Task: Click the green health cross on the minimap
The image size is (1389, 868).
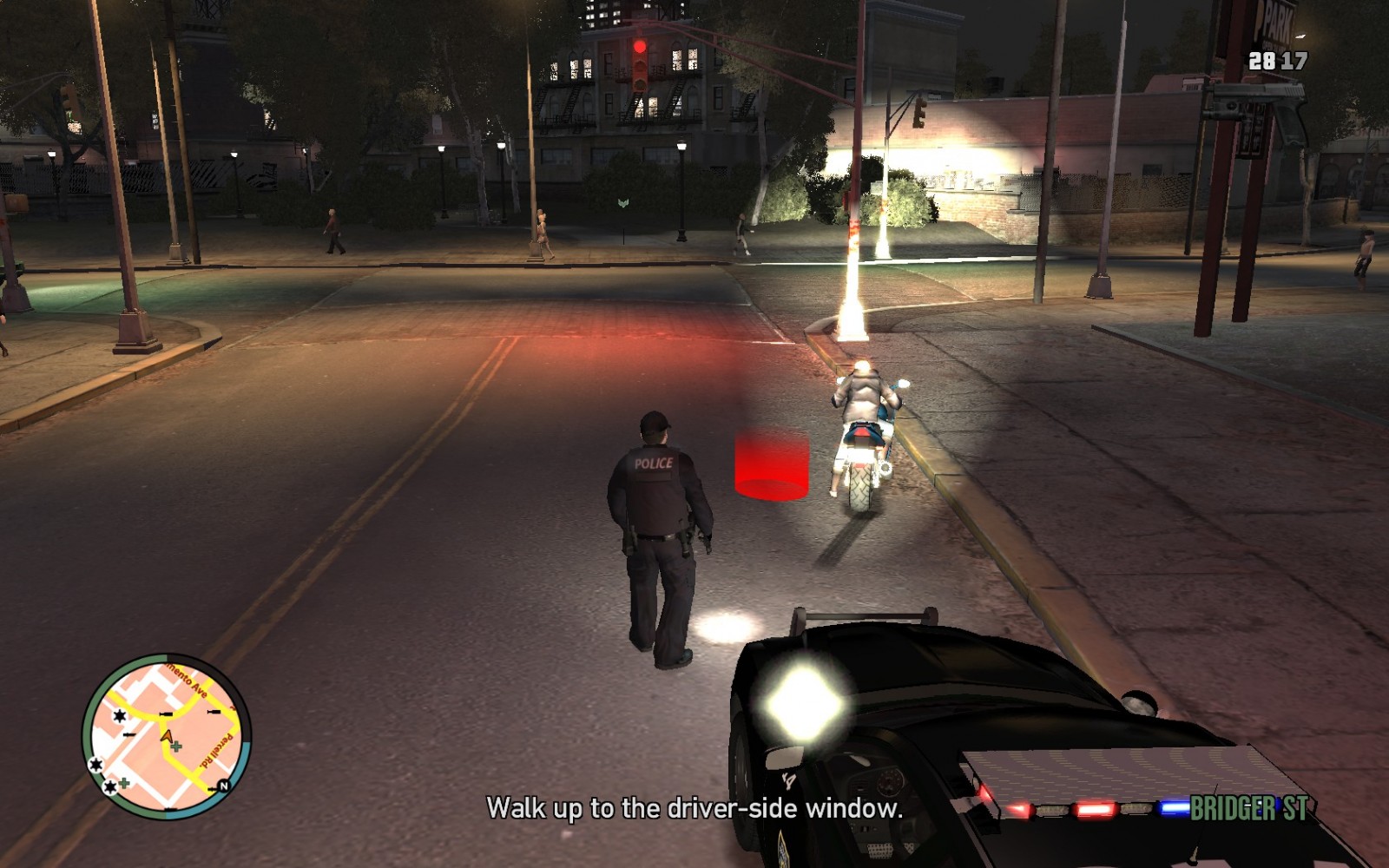Action: tap(175, 746)
